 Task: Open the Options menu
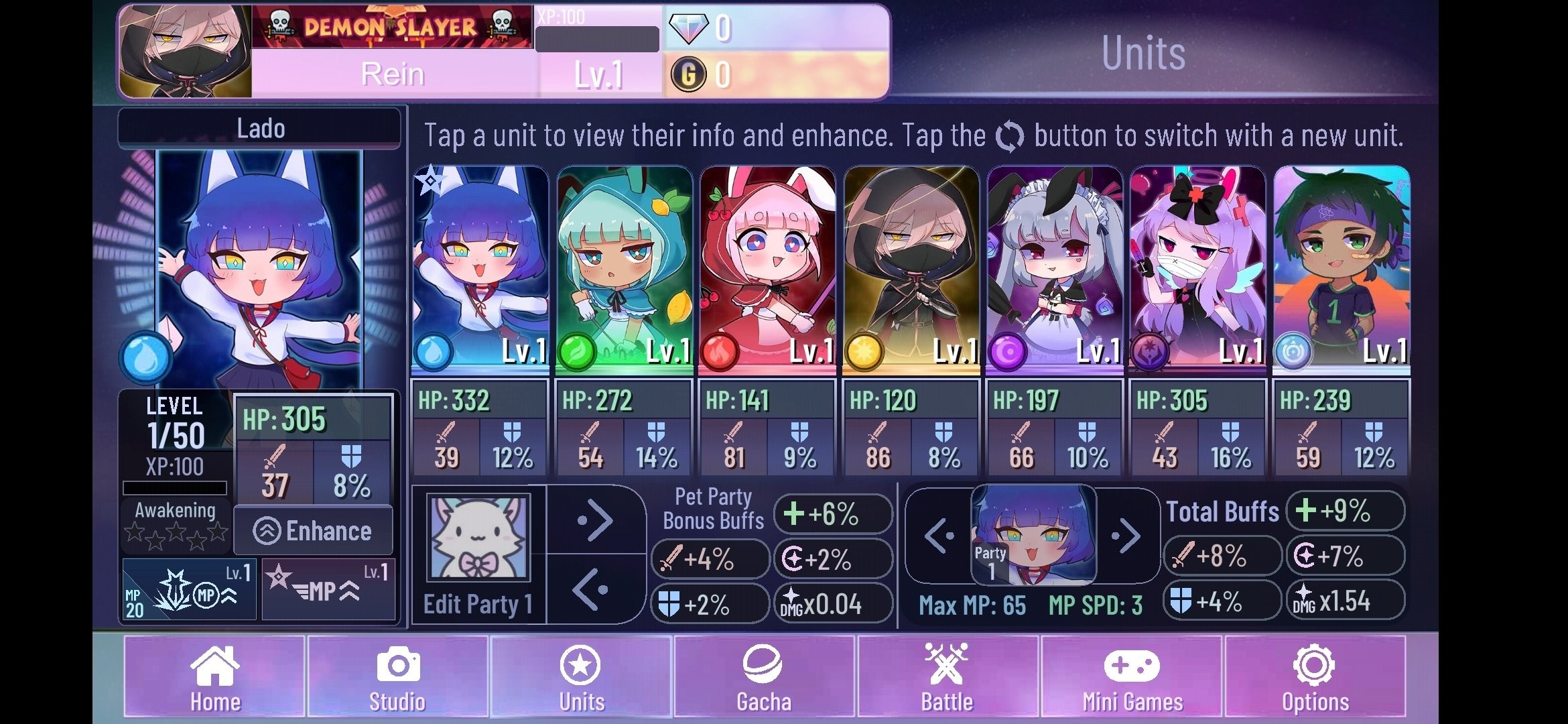pos(1315,677)
